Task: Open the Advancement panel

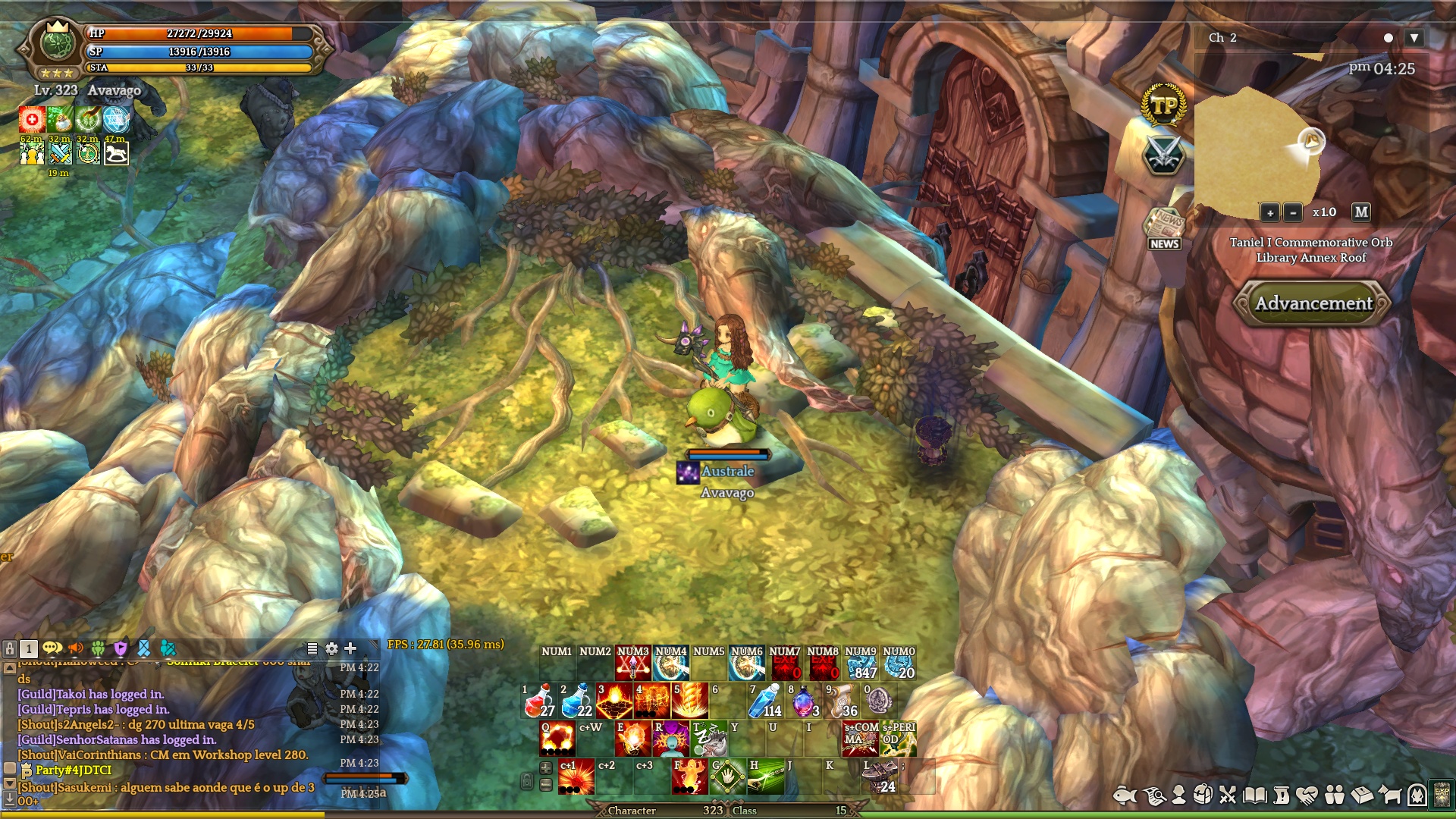Action: click(1313, 303)
